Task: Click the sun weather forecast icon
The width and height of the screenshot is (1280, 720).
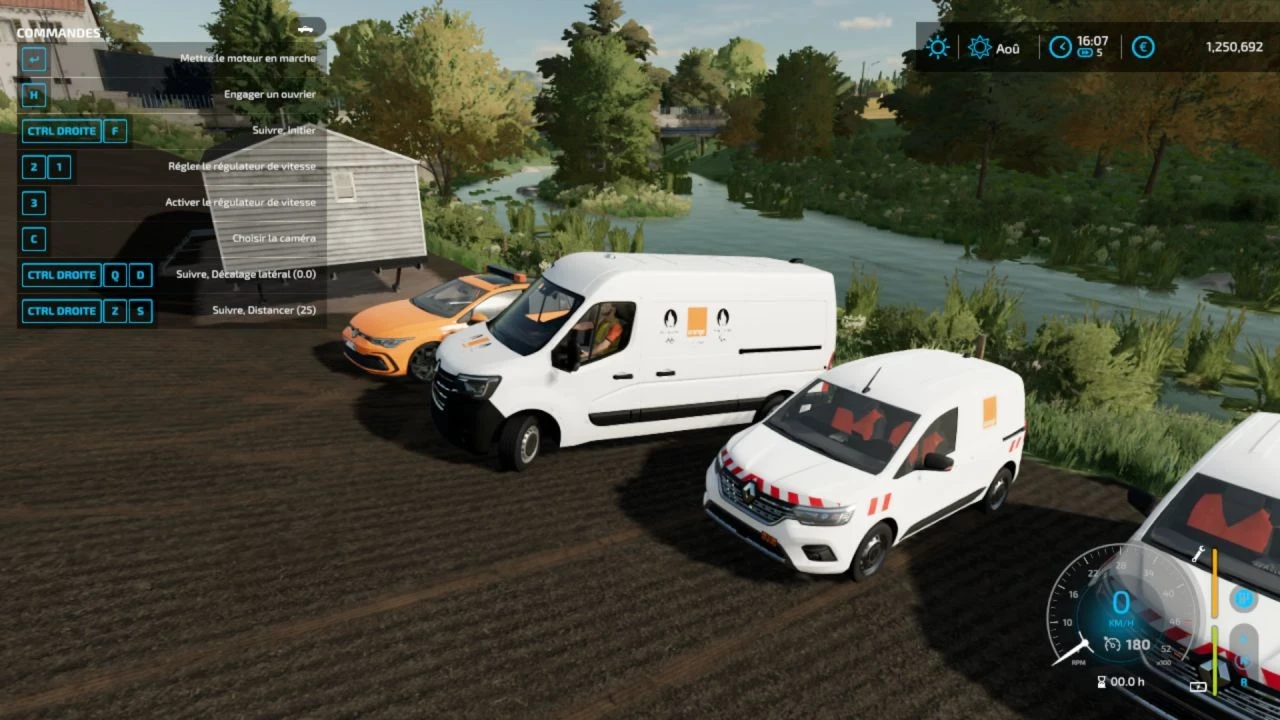Action: (938, 46)
